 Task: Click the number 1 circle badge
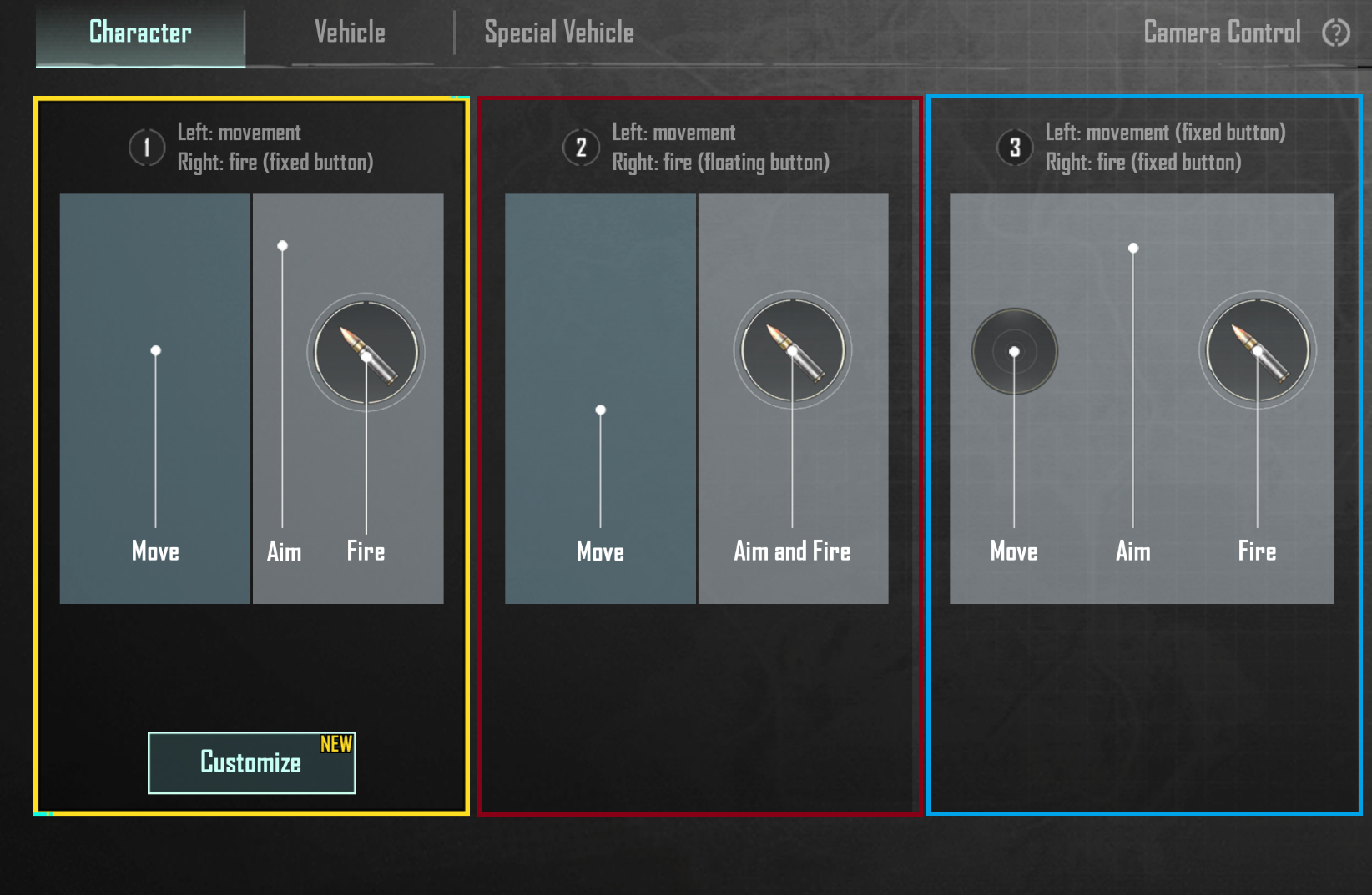coord(147,147)
